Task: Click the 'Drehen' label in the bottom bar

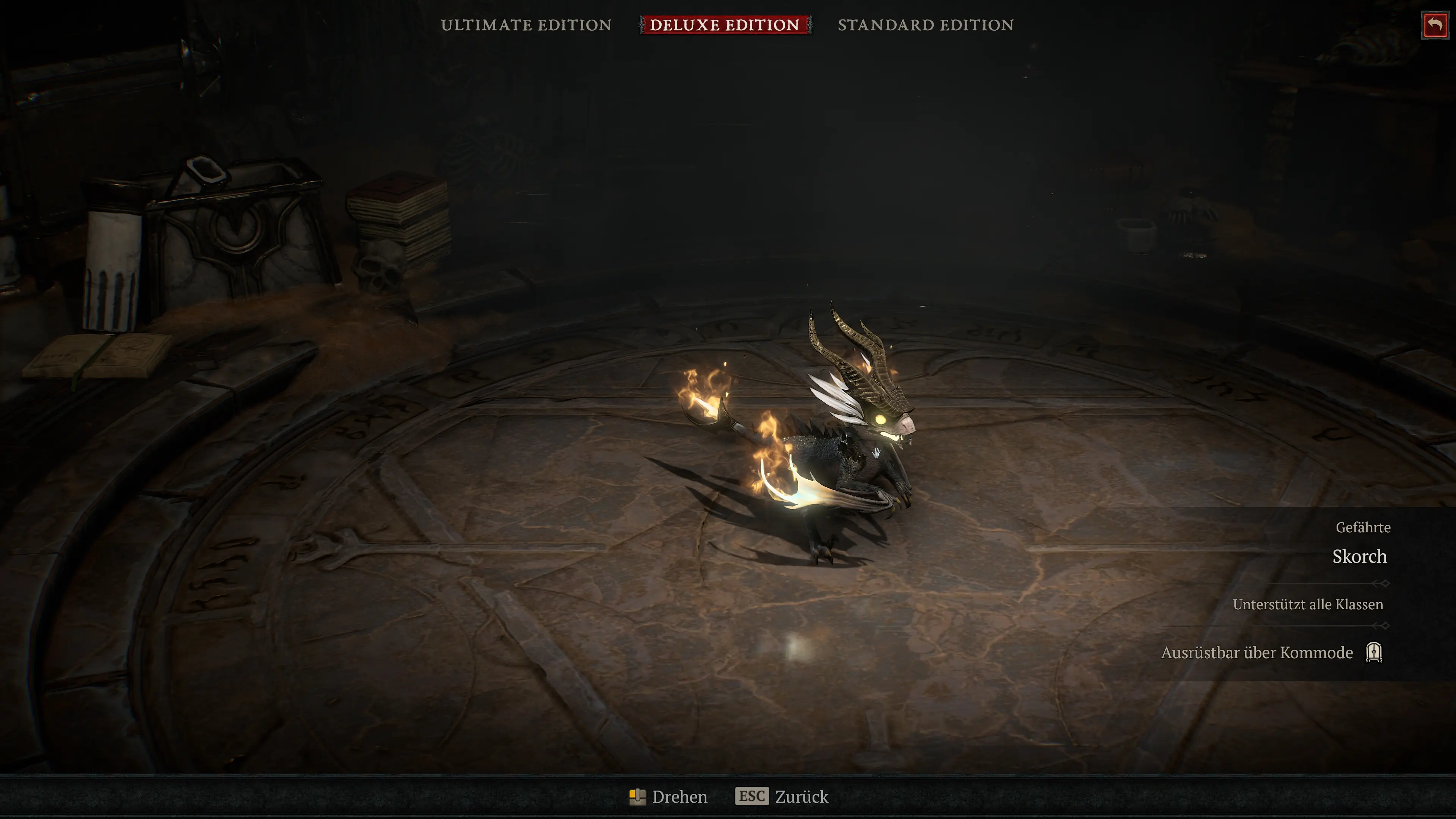Action: coord(680,796)
